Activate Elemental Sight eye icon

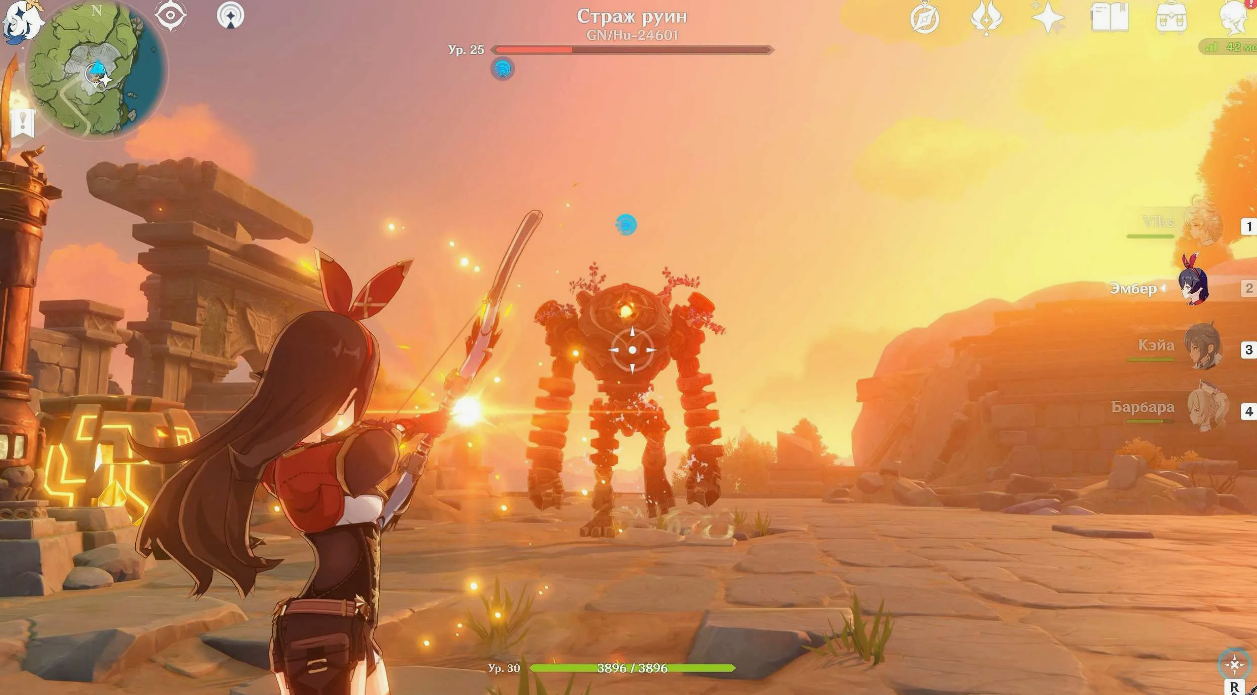(x=171, y=15)
